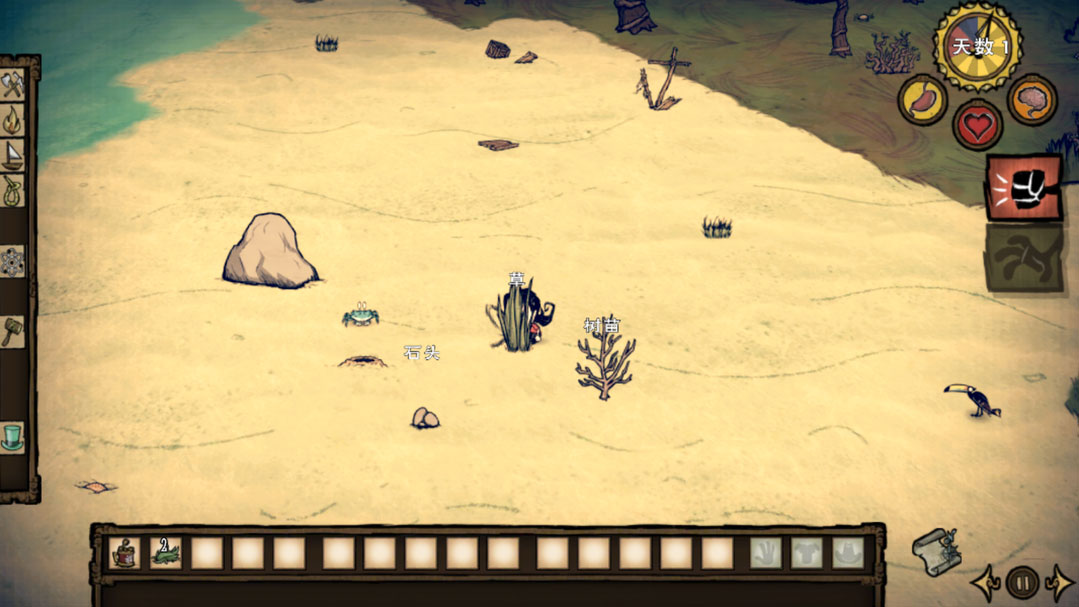
Task: Rotate the camera left
Action: (x=986, y=581)
